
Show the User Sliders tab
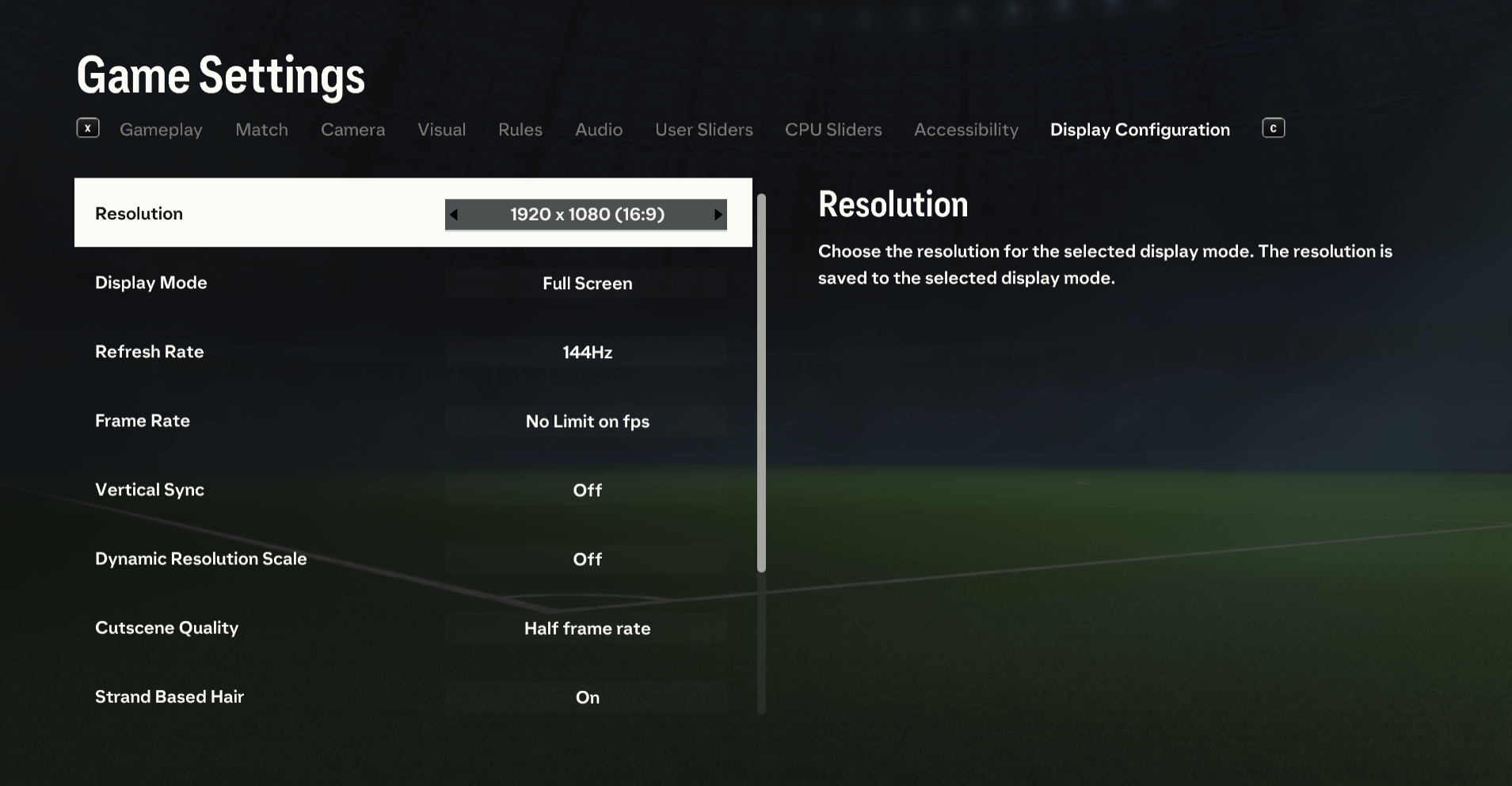pos(703,130)
